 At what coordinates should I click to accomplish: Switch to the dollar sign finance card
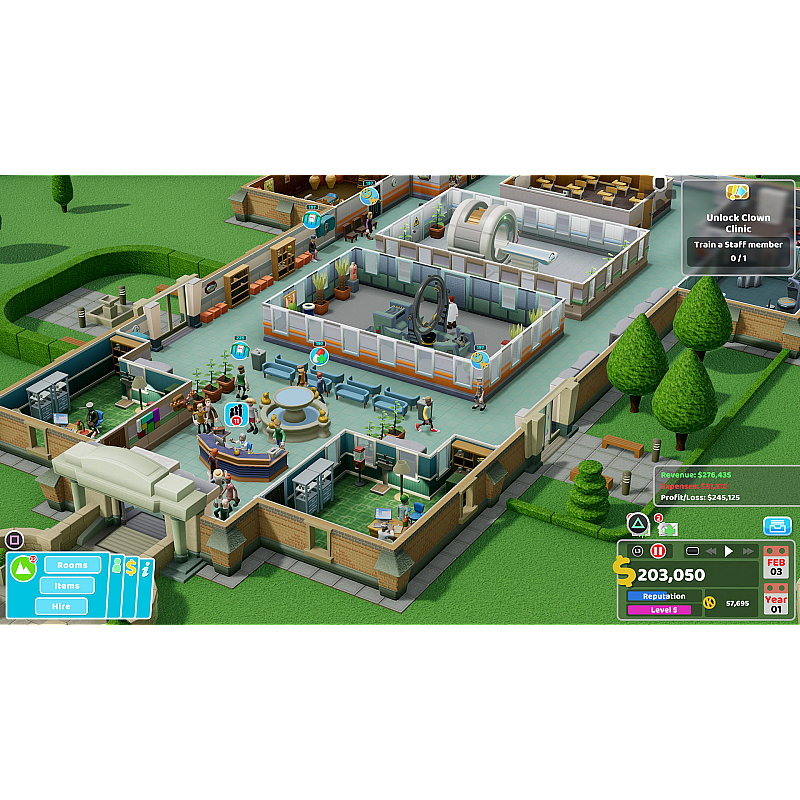click(131, 569)
